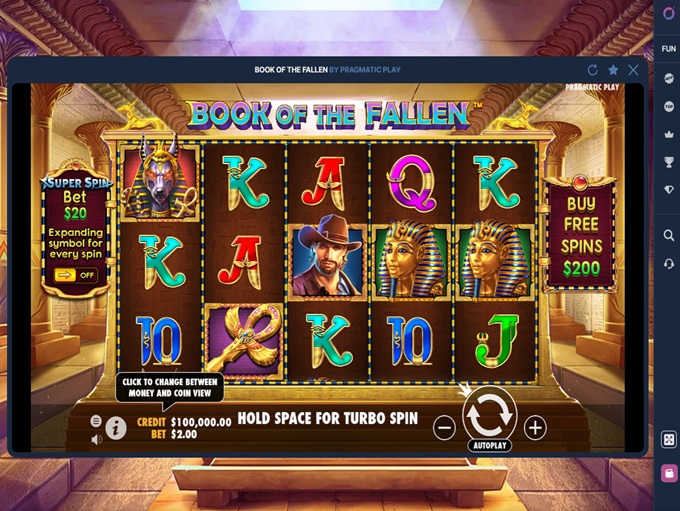Close the game window with the X
The height and width of the screenshot is (511, 680).
(x=633, y=70)
